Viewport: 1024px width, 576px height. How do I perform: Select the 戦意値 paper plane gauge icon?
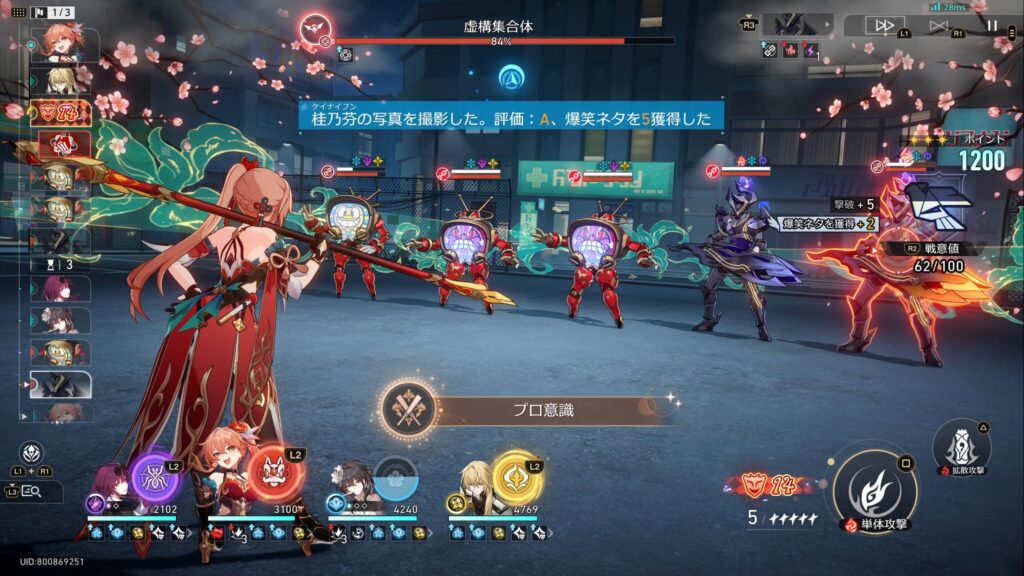(x=936, y=205)
